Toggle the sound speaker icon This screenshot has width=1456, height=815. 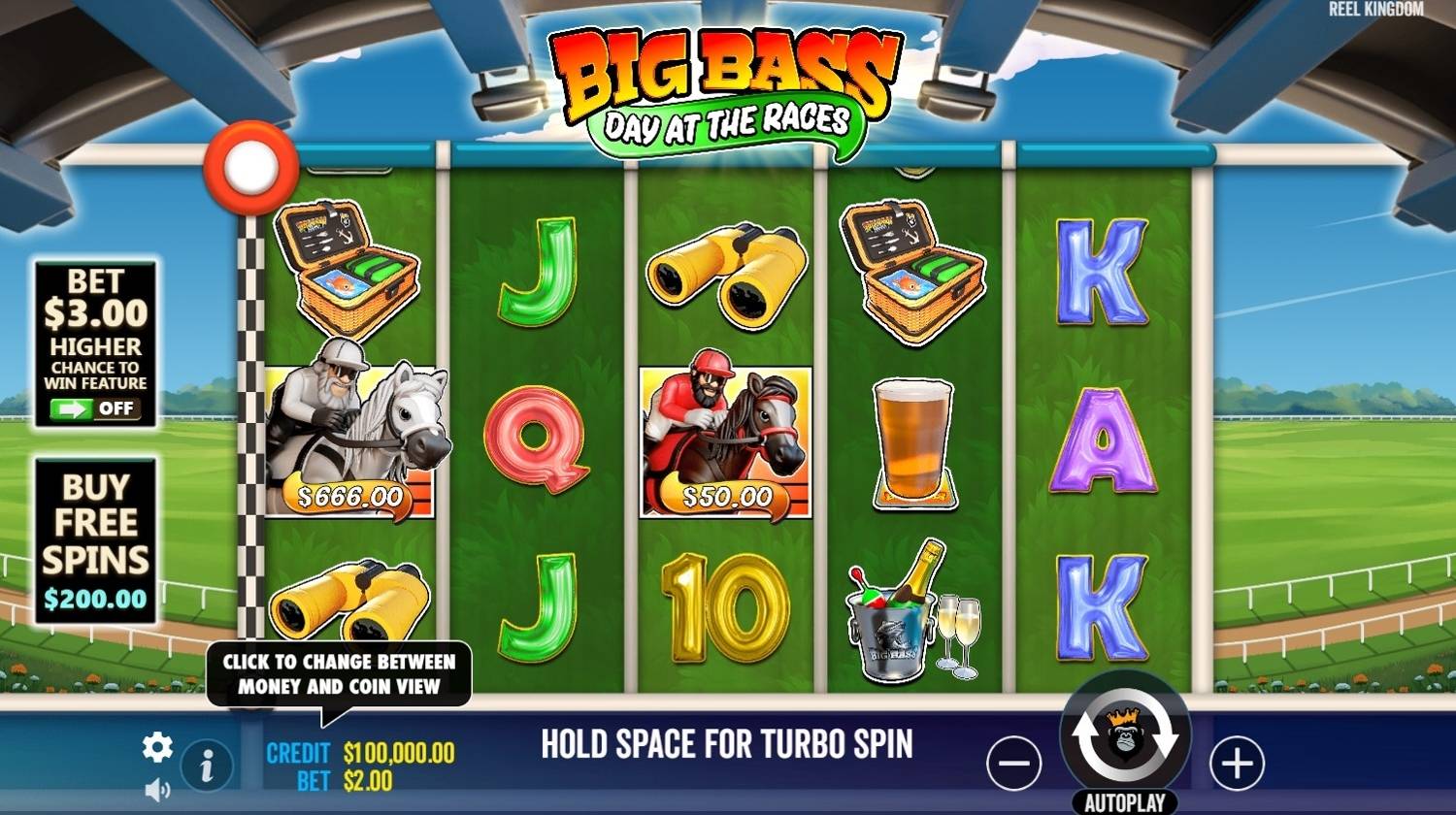(157, 790)
